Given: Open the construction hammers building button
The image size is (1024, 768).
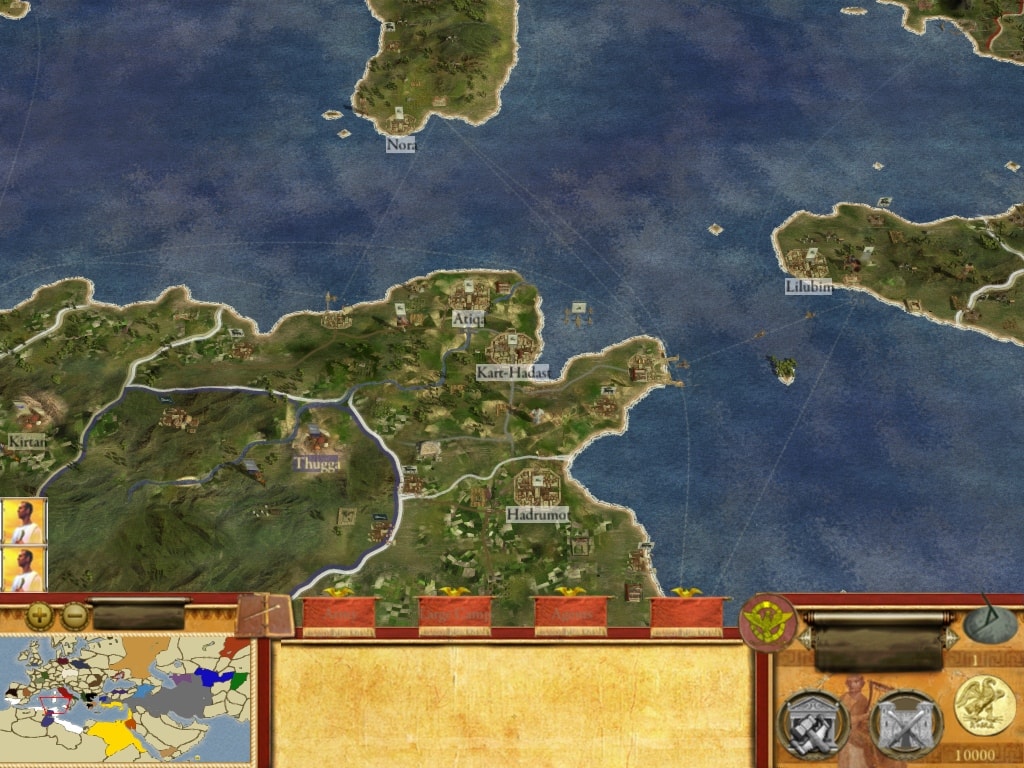Looking at the screenshot, I should 813,723.
